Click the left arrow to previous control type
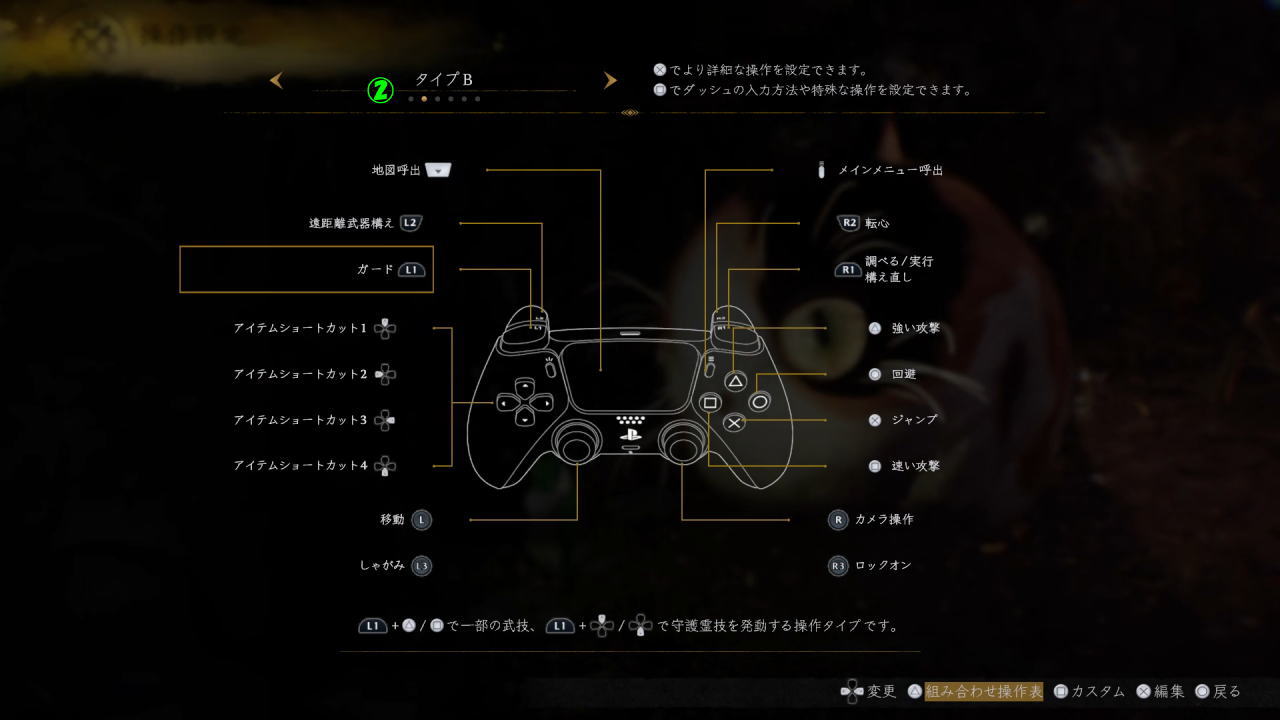This screenshot has width=1280, height=720. click(x=276, y=80)
